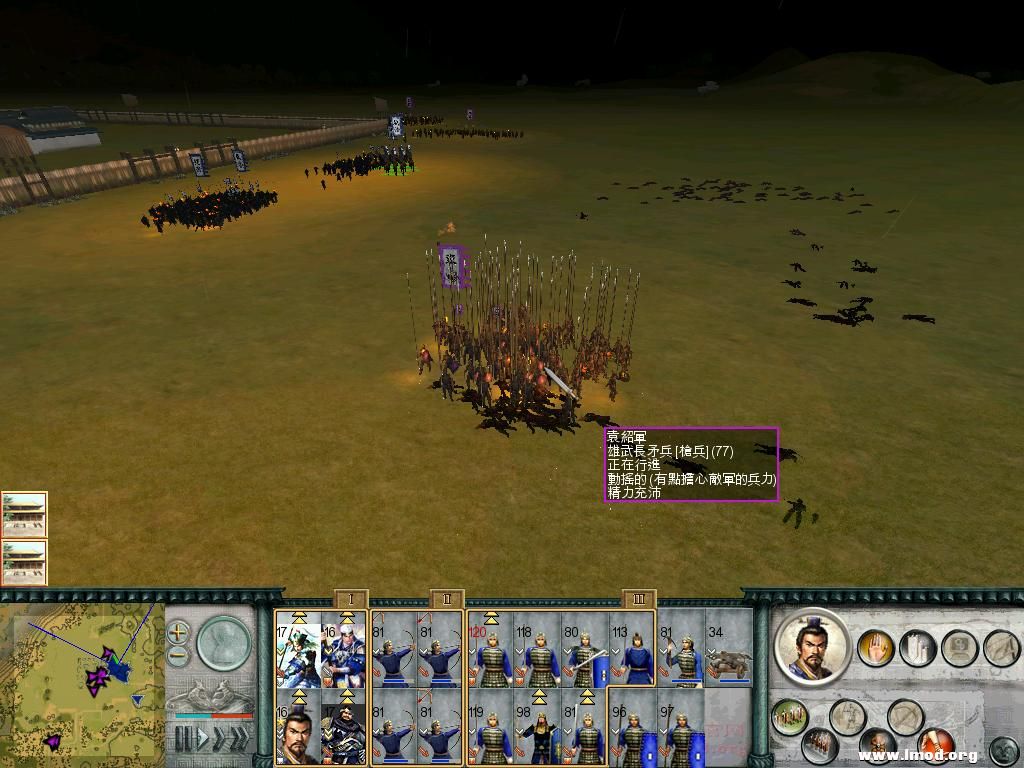Select unit group I tab
Screen dimensions: 1024x768
pyautogui.click(x=351, y=600)
